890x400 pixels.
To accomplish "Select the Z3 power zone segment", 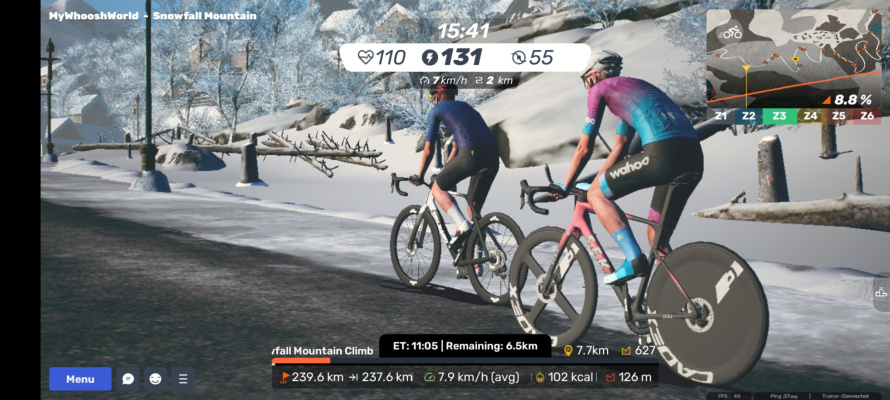I will (x=779, y=116).
